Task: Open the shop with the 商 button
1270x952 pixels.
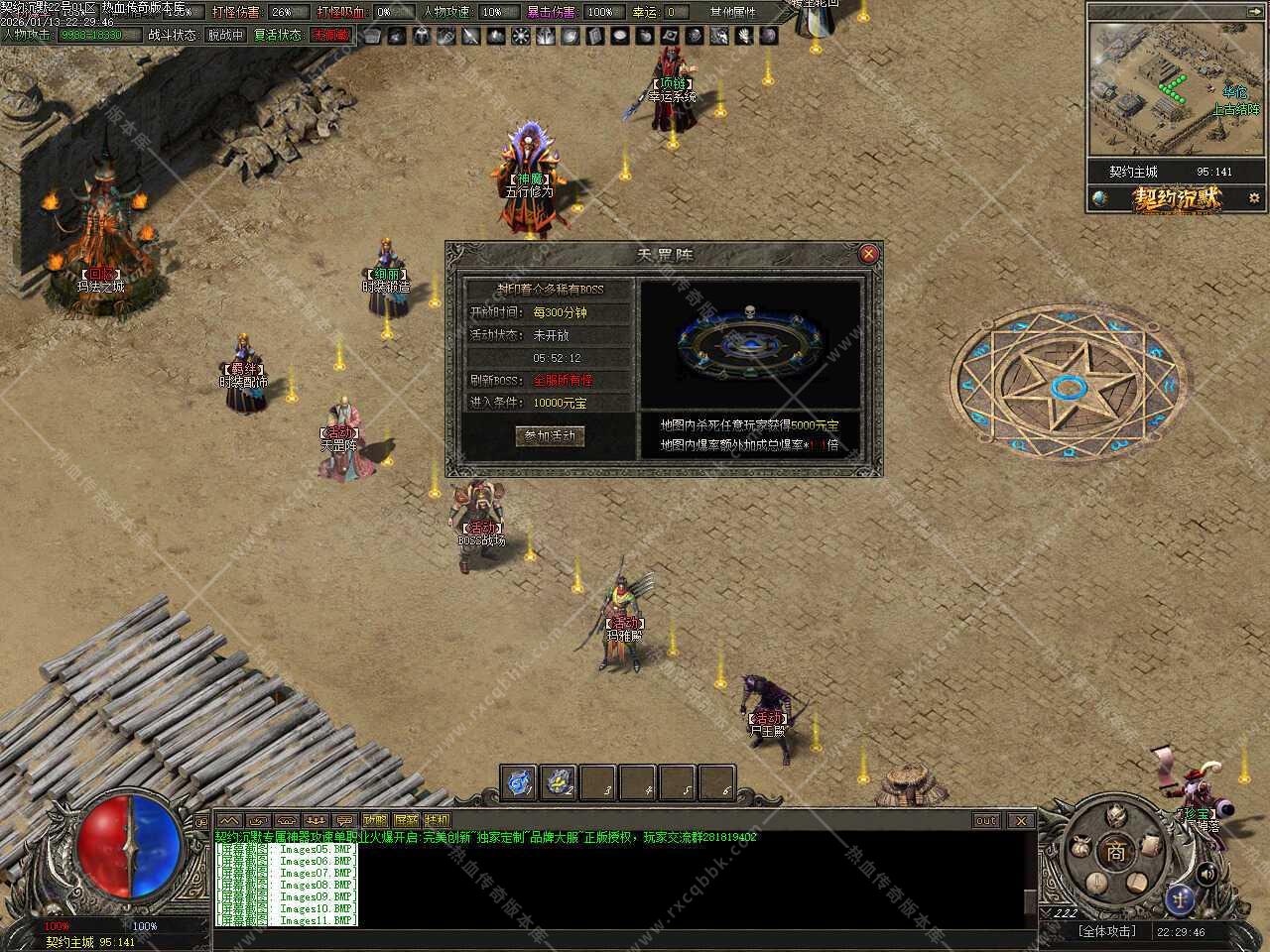Action: [x=1116, y=851]
